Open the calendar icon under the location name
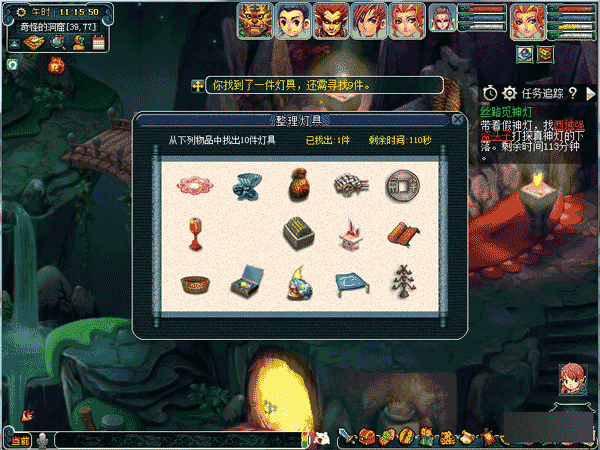The height and width of the screenshot is (450, 600). click(99, 43)
